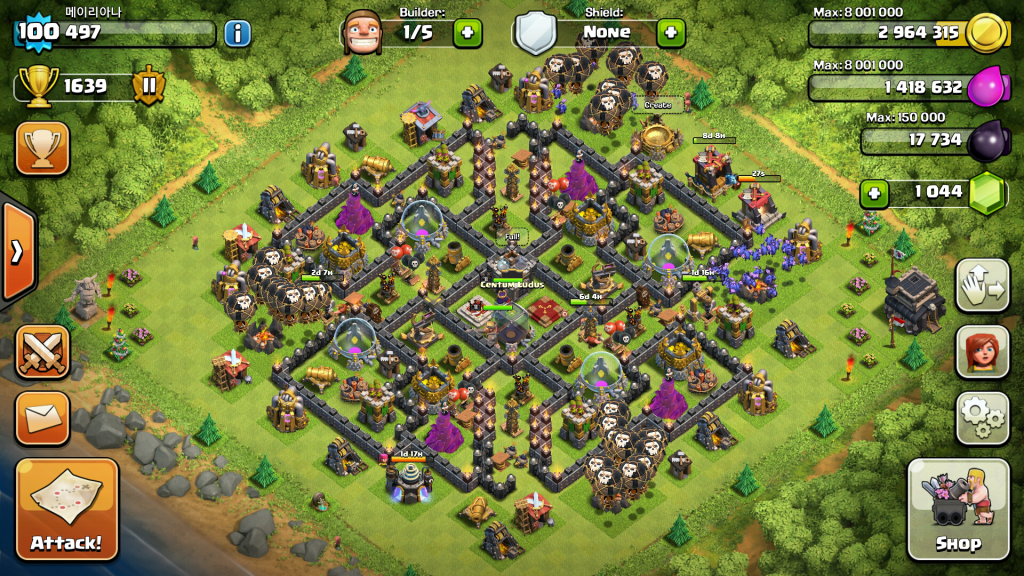Open the Shop
1024x576 pixels.
[x=957, y=509]
